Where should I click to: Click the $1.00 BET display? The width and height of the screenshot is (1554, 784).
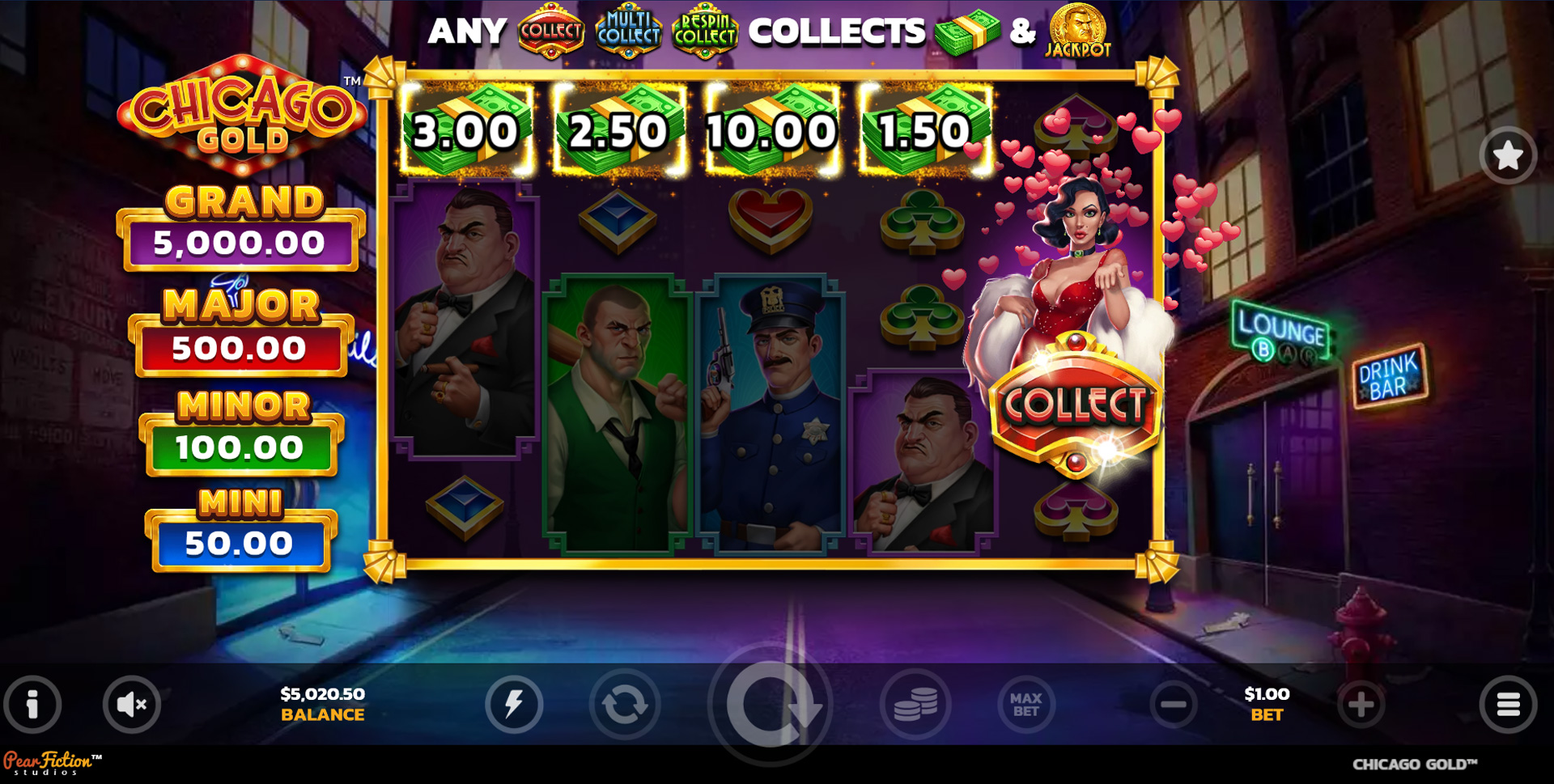[1266, 702]
